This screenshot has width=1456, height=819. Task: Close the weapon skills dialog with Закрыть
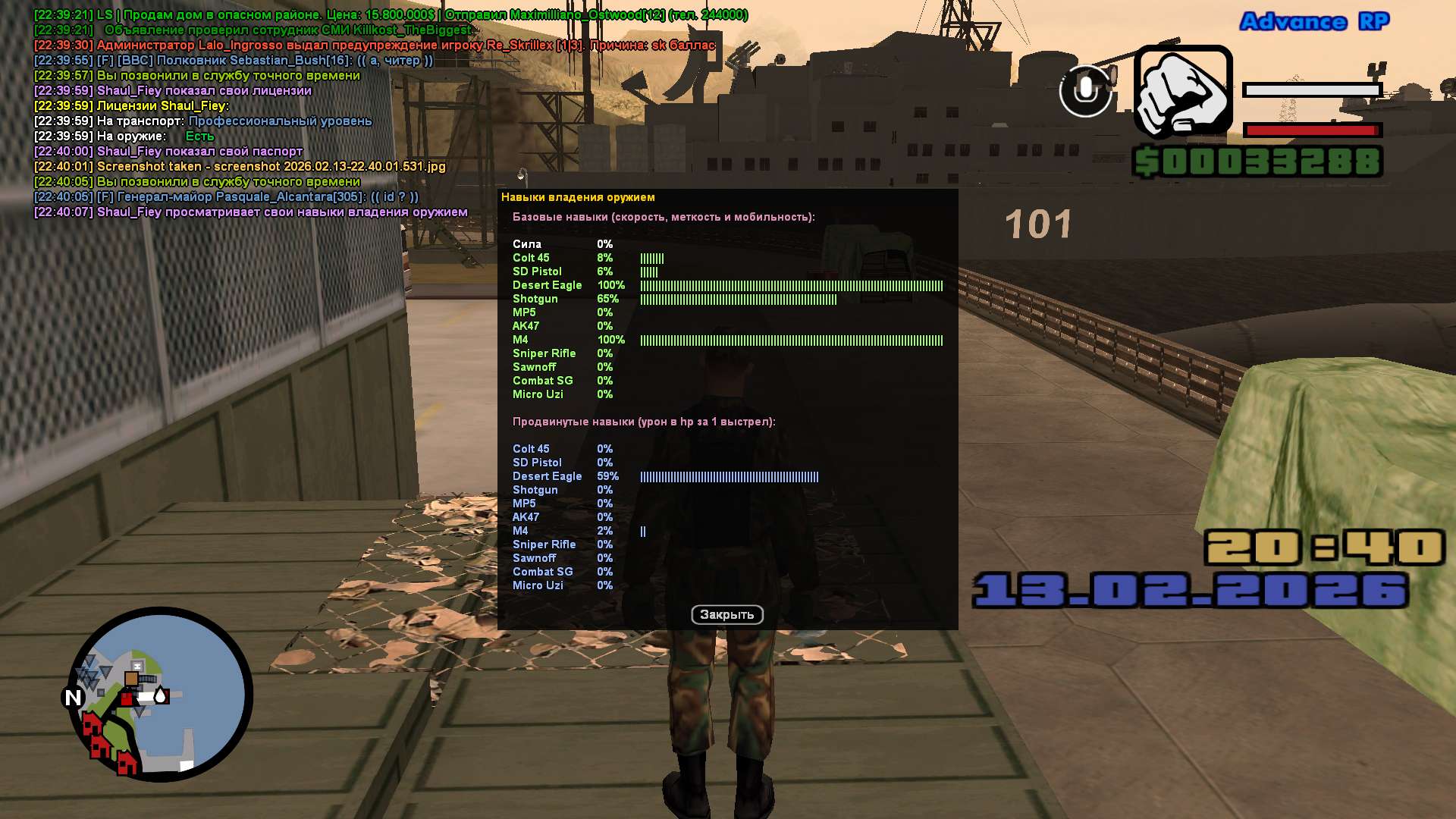[726, 614]
